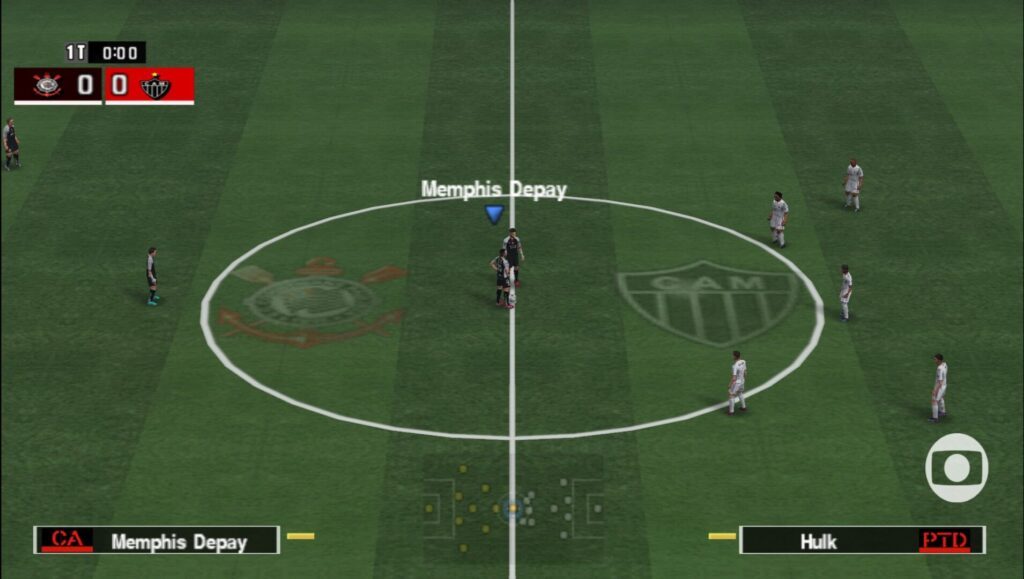Screen dimensions: 1024x579
Task: Click the Atlético Mineiro crest on the scoreboard
Action: click(x=156, y=86)
